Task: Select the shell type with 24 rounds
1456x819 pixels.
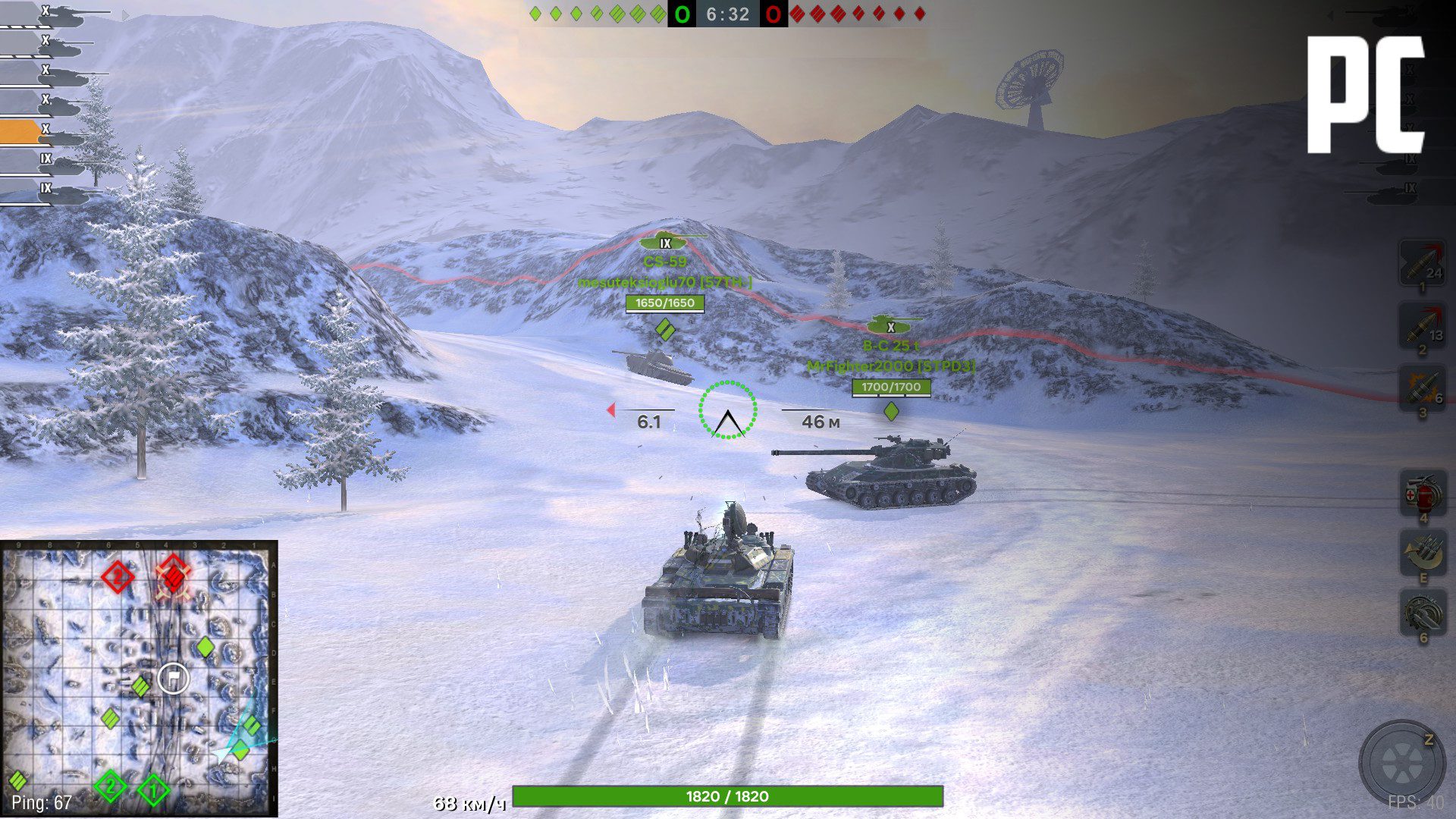Action: [x=1422, y=263]
